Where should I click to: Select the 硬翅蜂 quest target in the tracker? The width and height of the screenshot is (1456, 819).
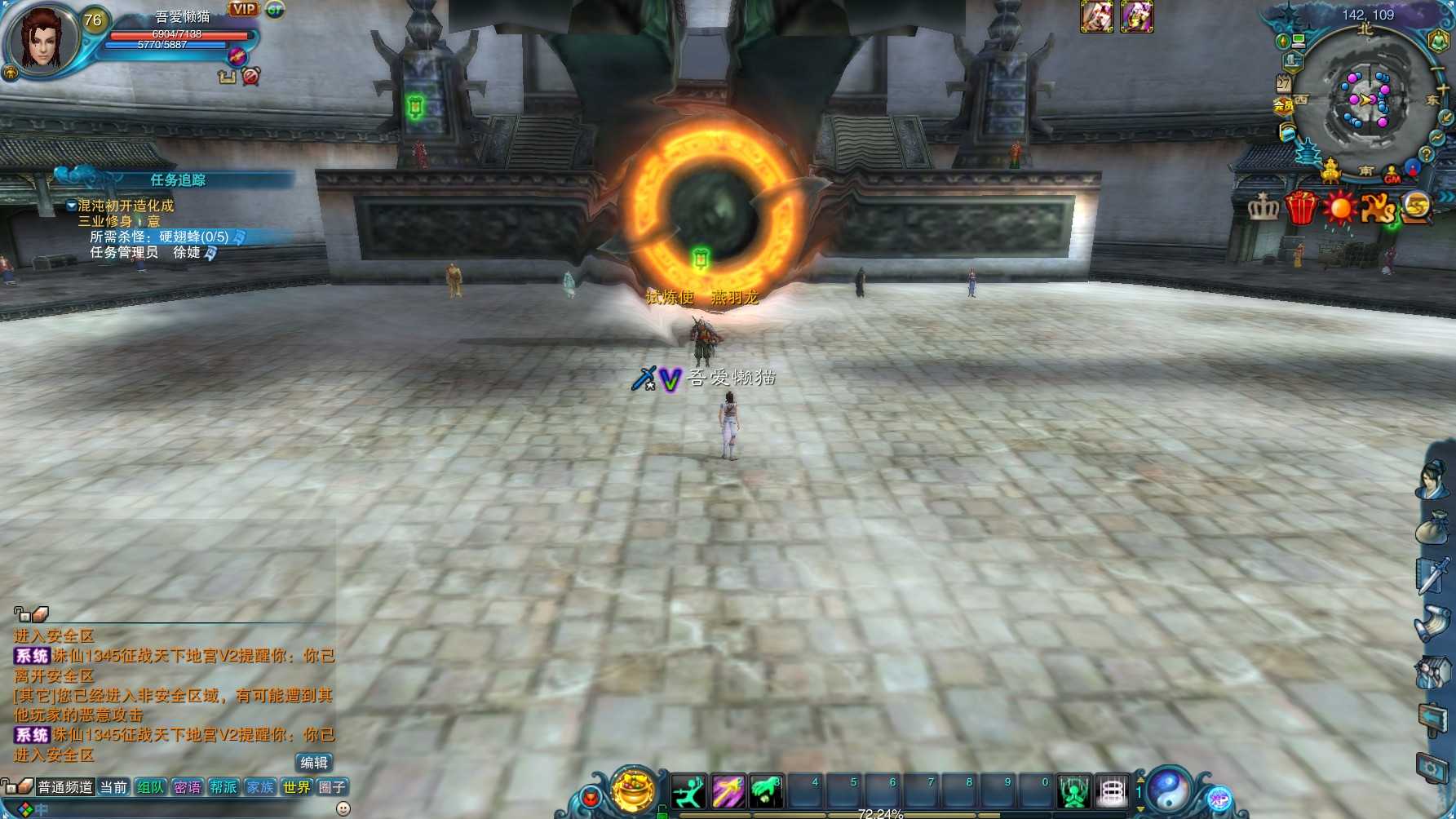pos(194,237)
